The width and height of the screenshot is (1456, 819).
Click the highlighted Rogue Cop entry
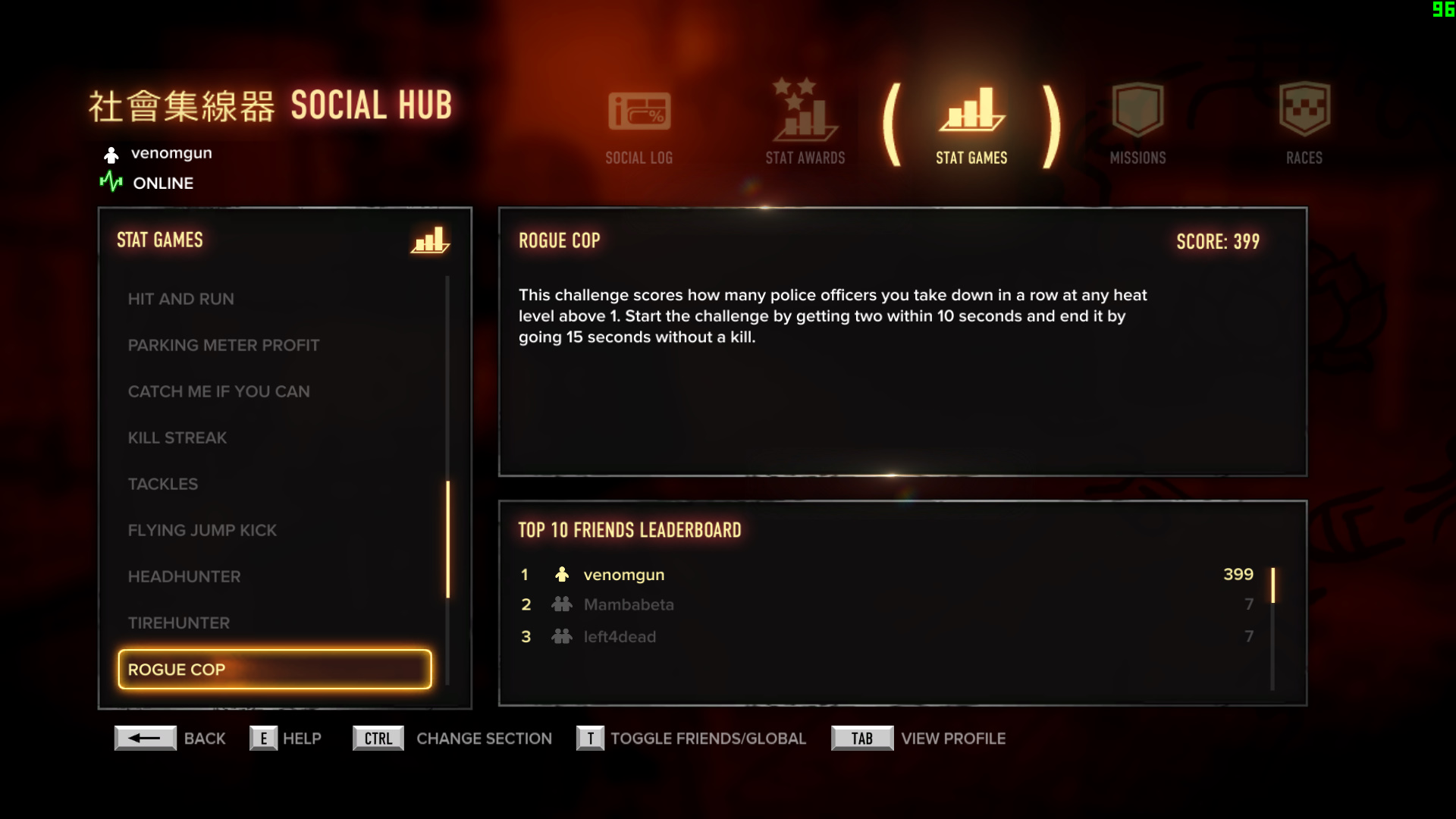coord(275,670)
